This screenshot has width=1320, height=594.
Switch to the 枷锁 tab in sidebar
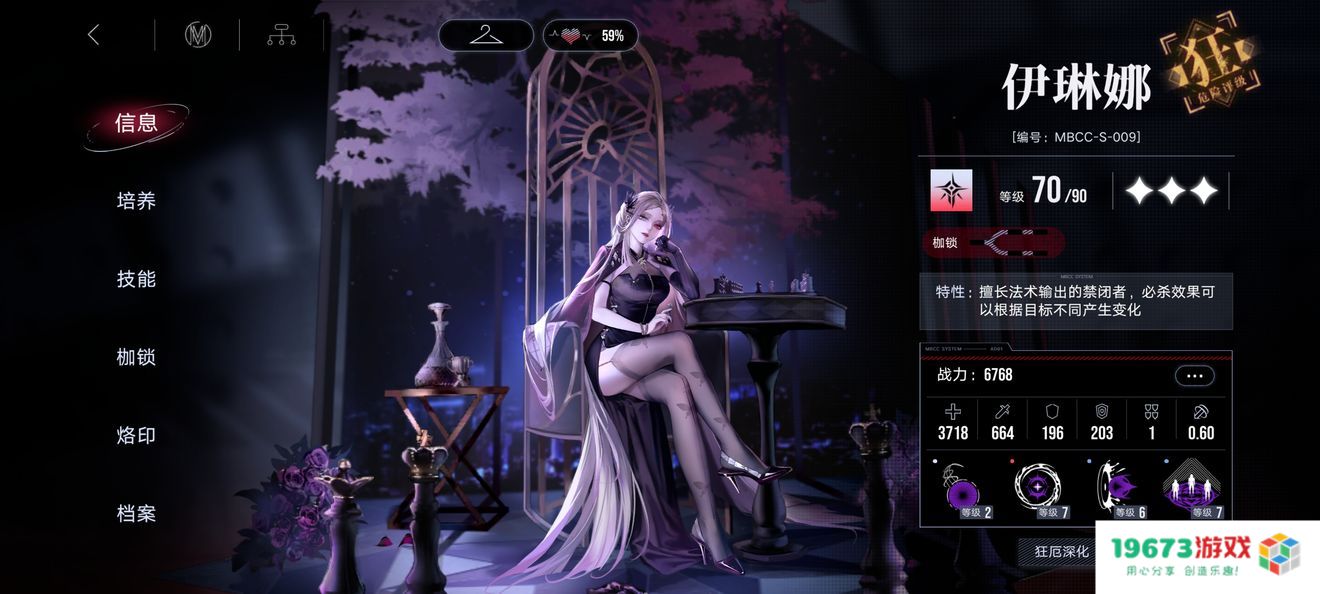tap(136, 357)
